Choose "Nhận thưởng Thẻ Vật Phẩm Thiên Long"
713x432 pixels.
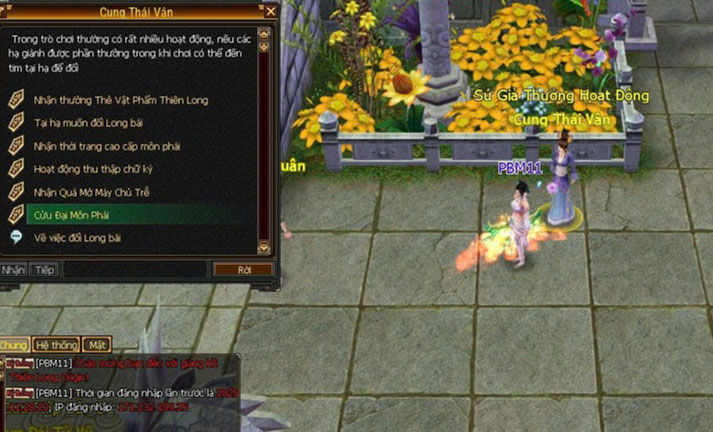click(119, 100)
